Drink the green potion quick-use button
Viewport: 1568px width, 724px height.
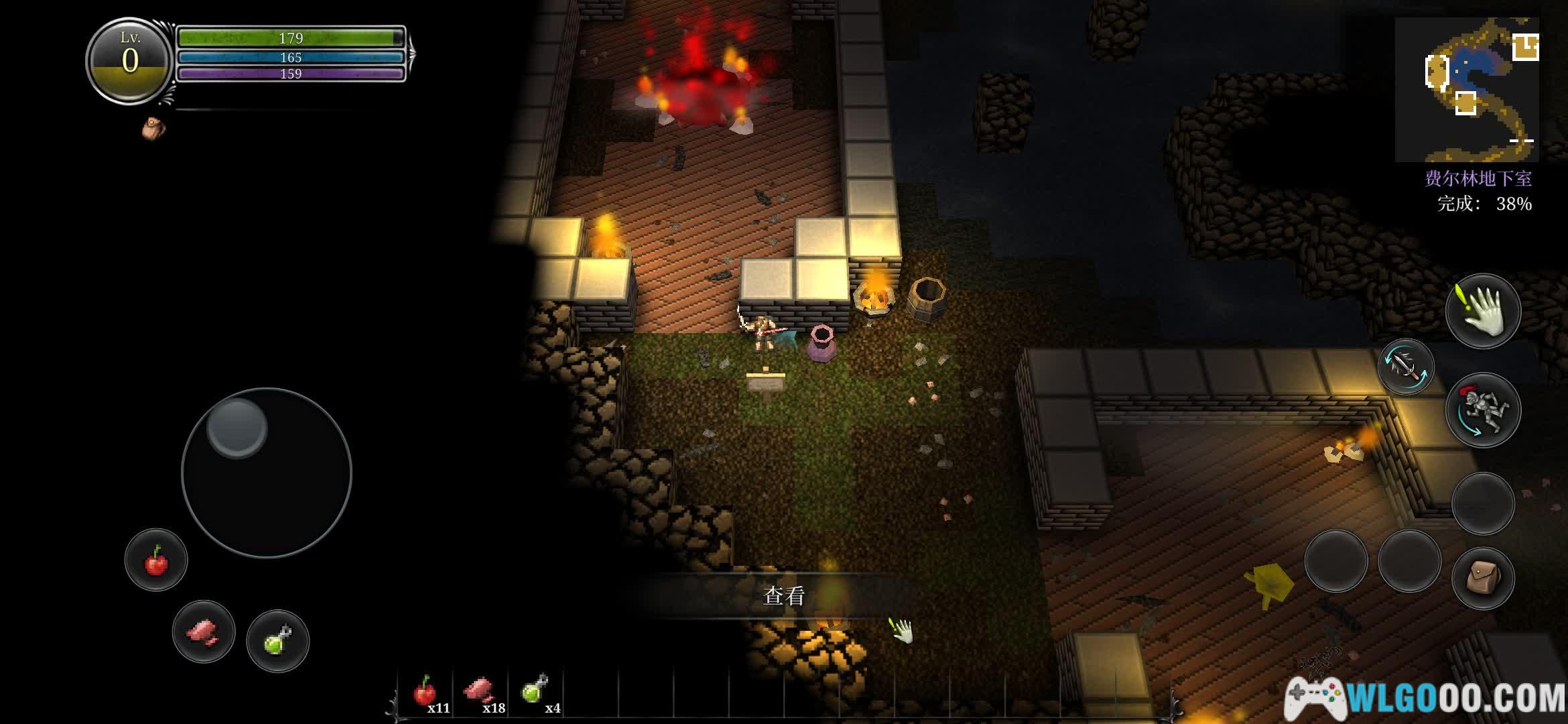(277, 641)
